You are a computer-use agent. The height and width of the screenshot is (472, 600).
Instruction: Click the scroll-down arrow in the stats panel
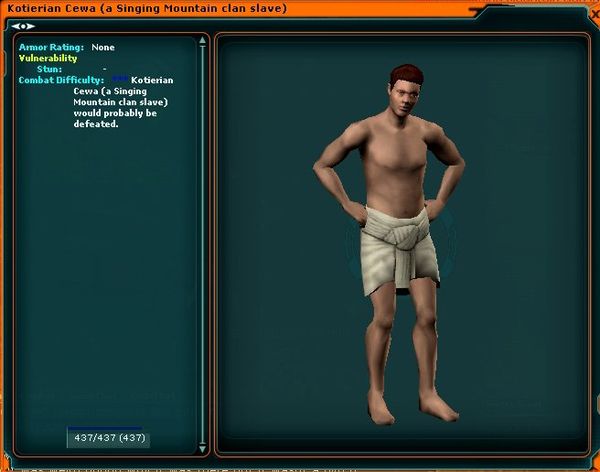tap(204, 448)
